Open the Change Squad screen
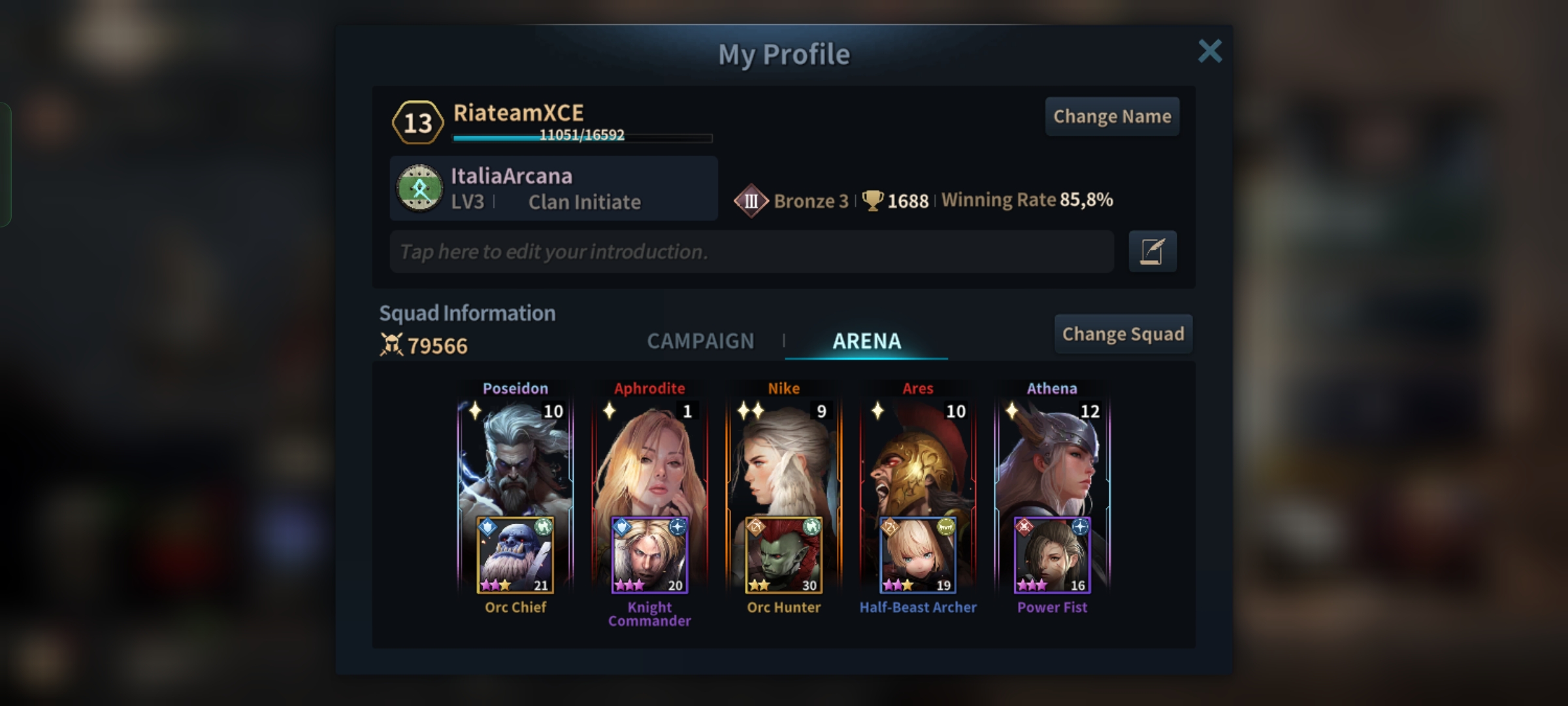This screenshot has height=706, width=1568. [x=1123, y=334]
